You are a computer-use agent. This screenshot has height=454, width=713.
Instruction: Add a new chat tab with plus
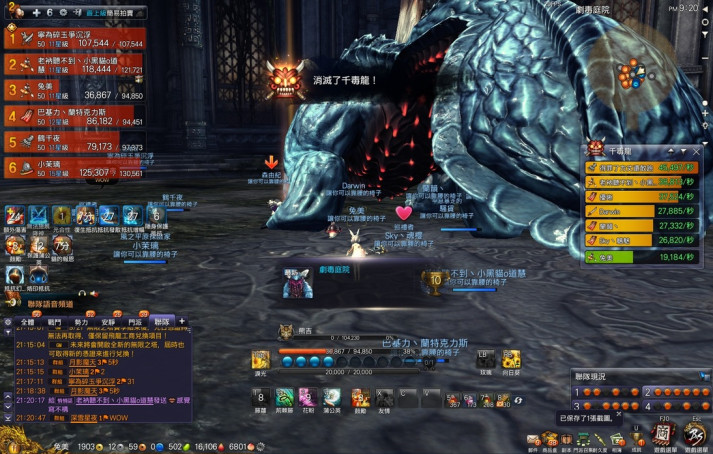[181, 321]
